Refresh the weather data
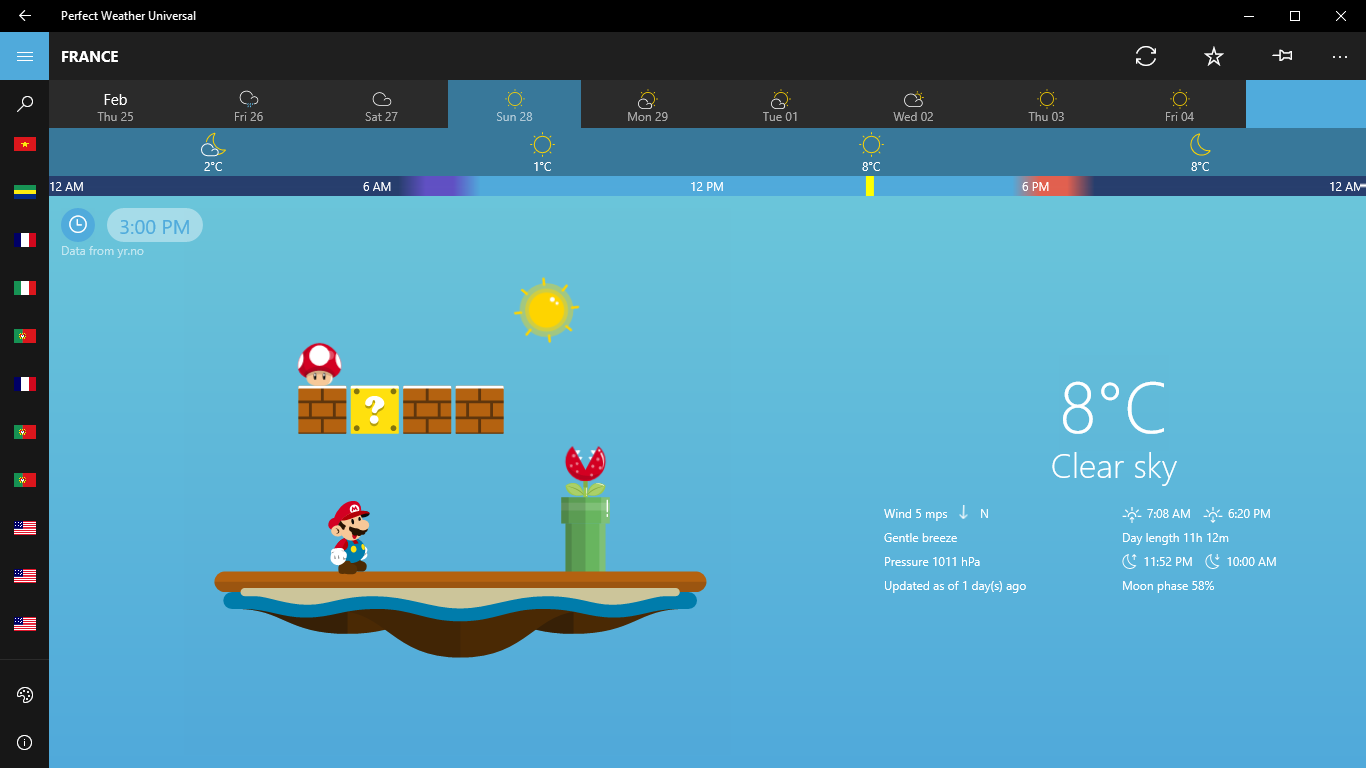The height and width of the screenshot is (768, 1366). (1146, 56)
